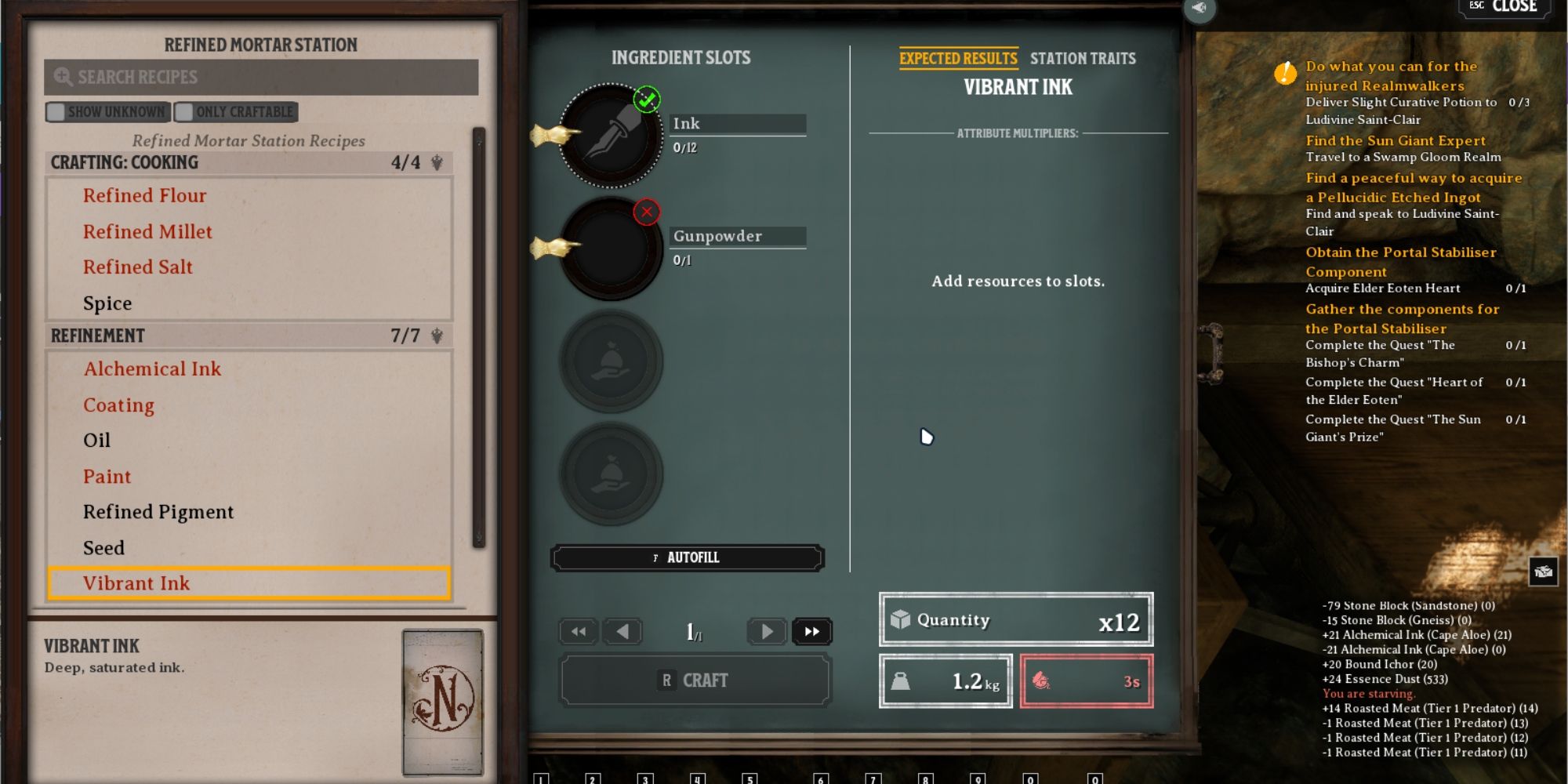This screenshot has height=784, width=1568.
Task: Expand the quest 'Find the Sun Giant Expert'
Action: coord(1396,140)
